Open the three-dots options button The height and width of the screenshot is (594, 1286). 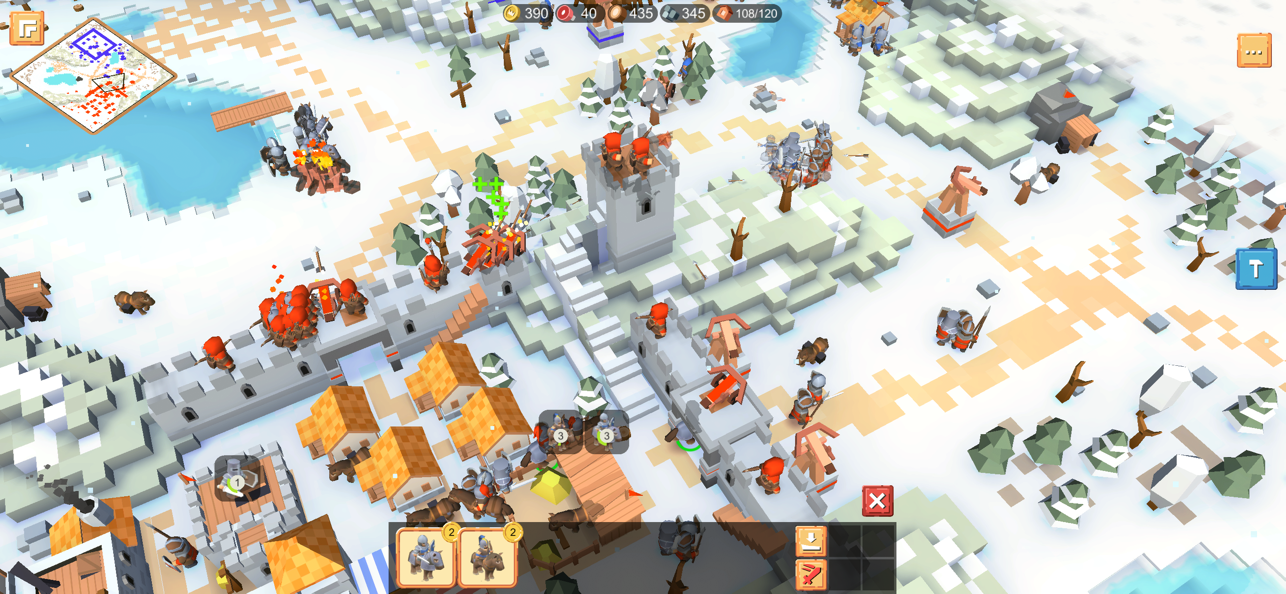tap(1254, 50)
